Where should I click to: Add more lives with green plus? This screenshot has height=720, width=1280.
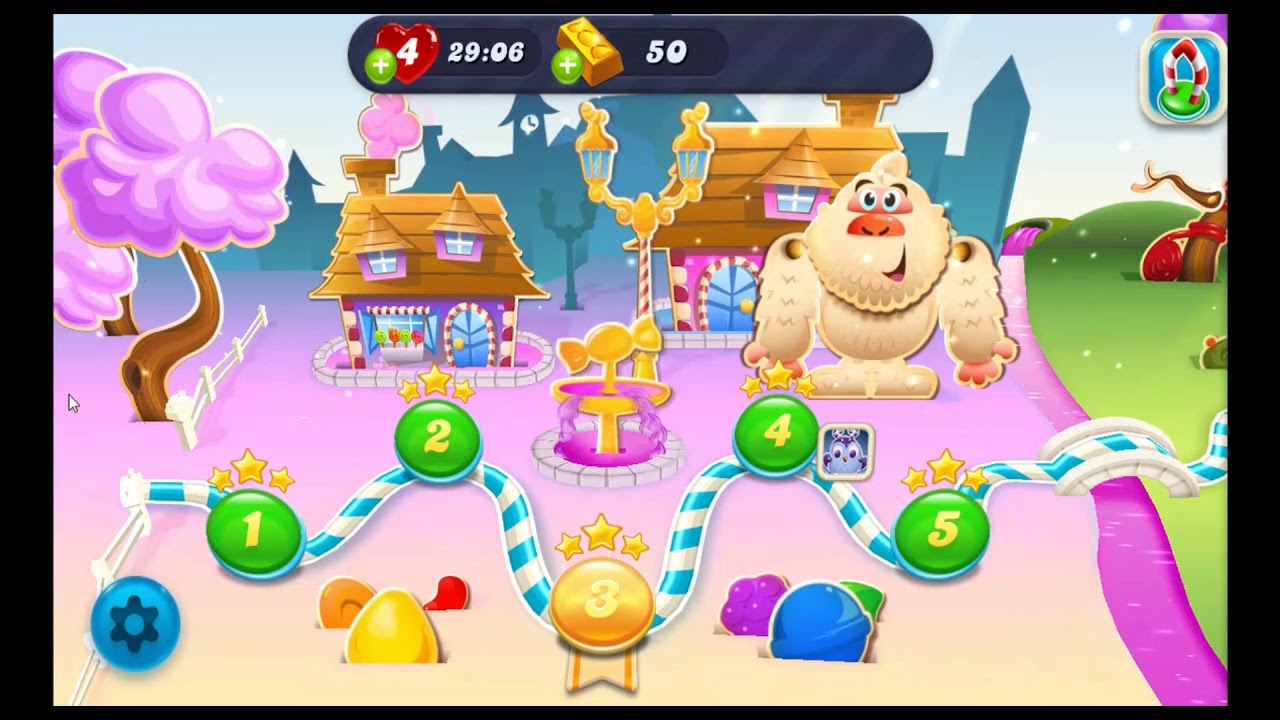coord(380,66)
